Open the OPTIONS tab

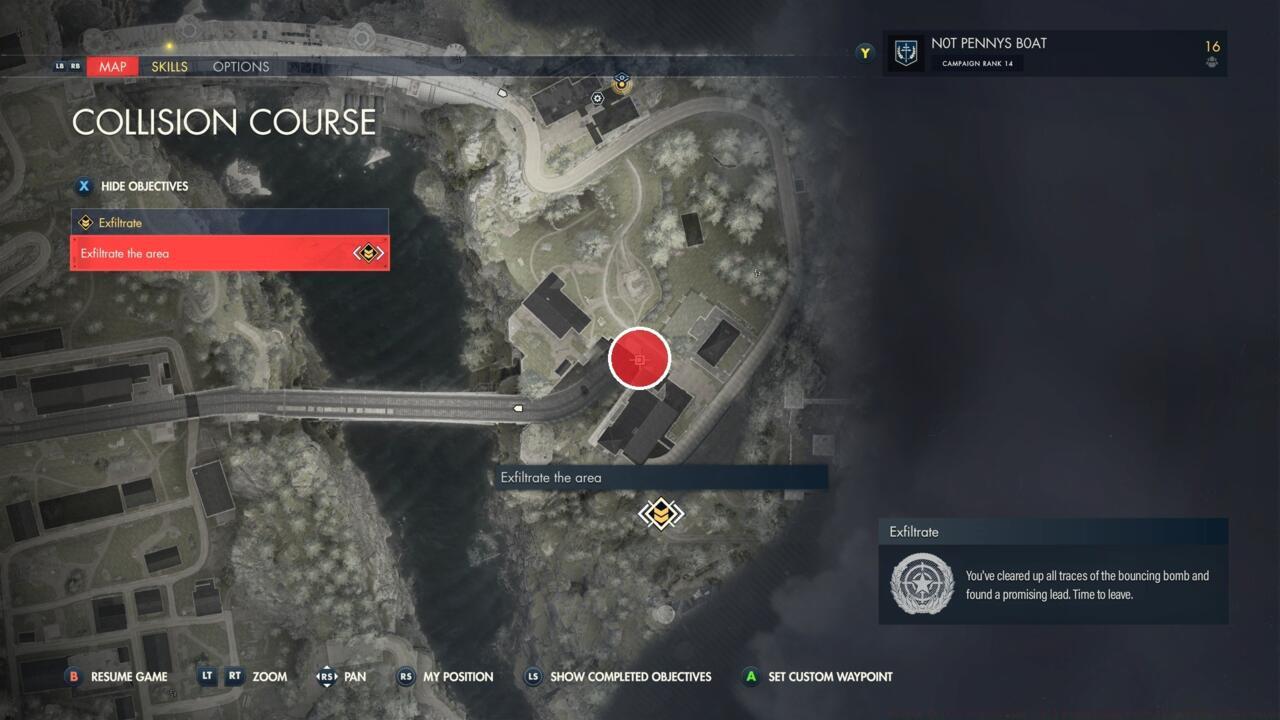[240, 66]
